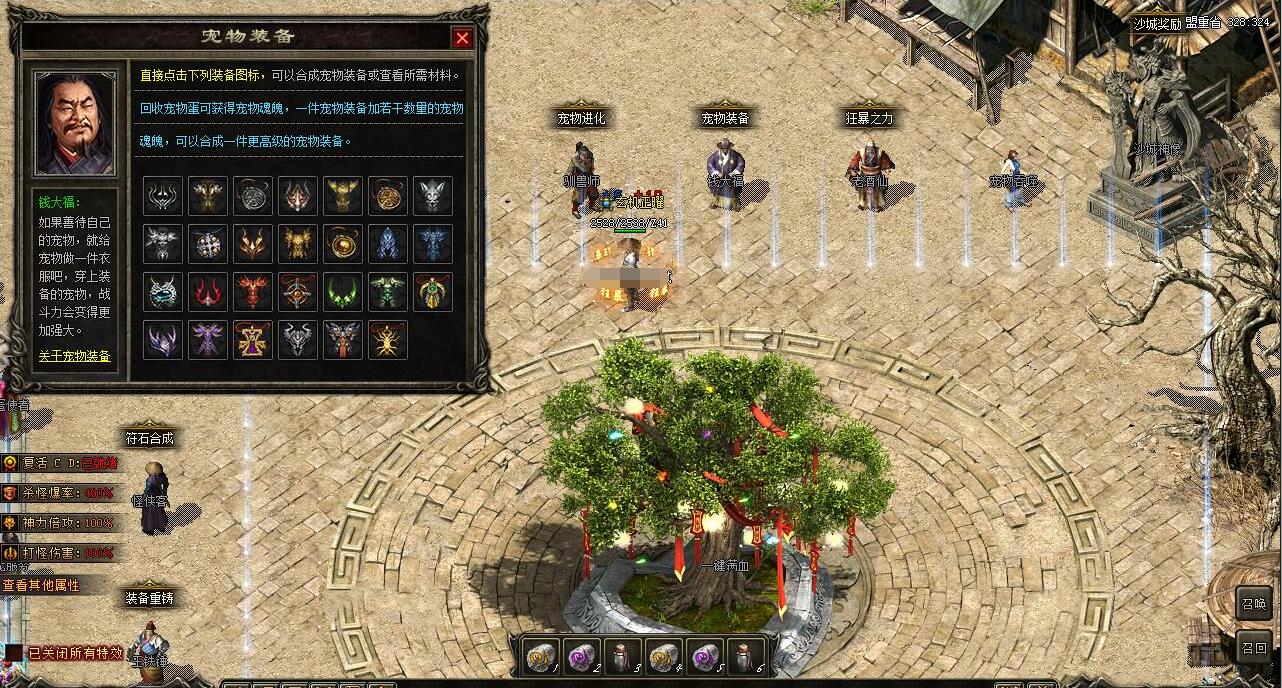
Task: Click 查看其他属性 to view other attributes
Action: 41,585
